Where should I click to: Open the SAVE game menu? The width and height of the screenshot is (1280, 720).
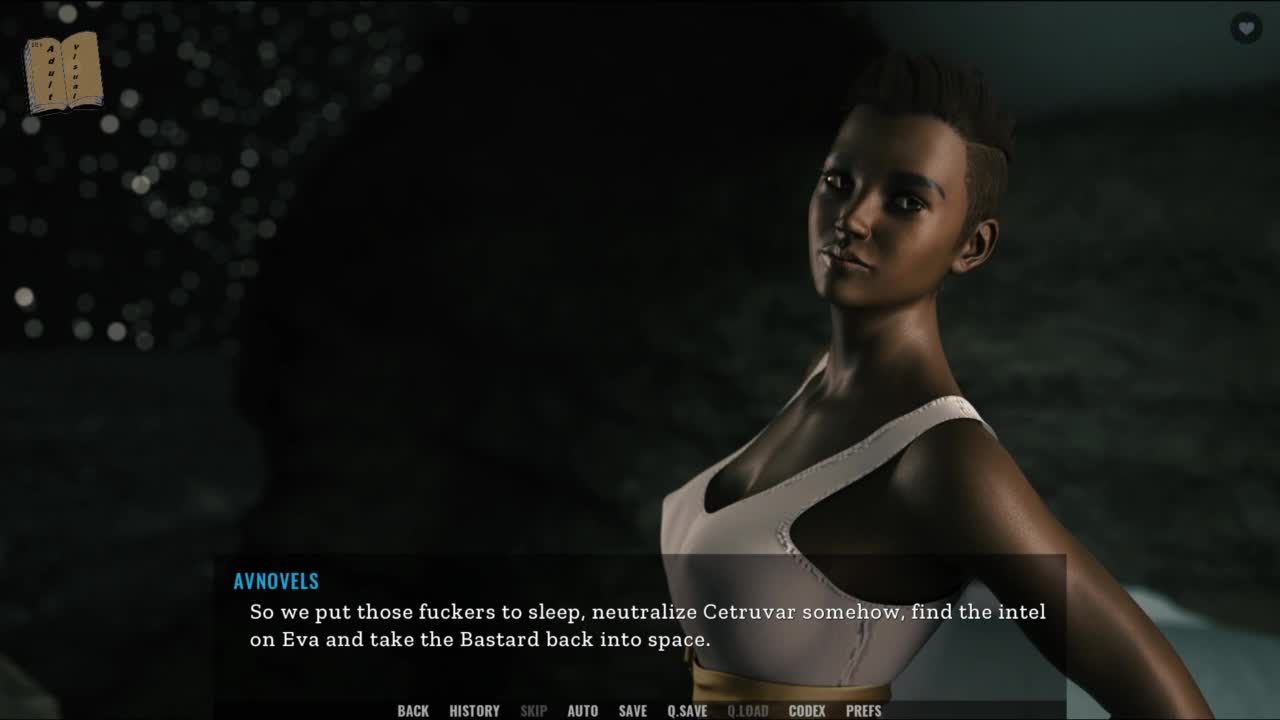[x=632, y=711]
